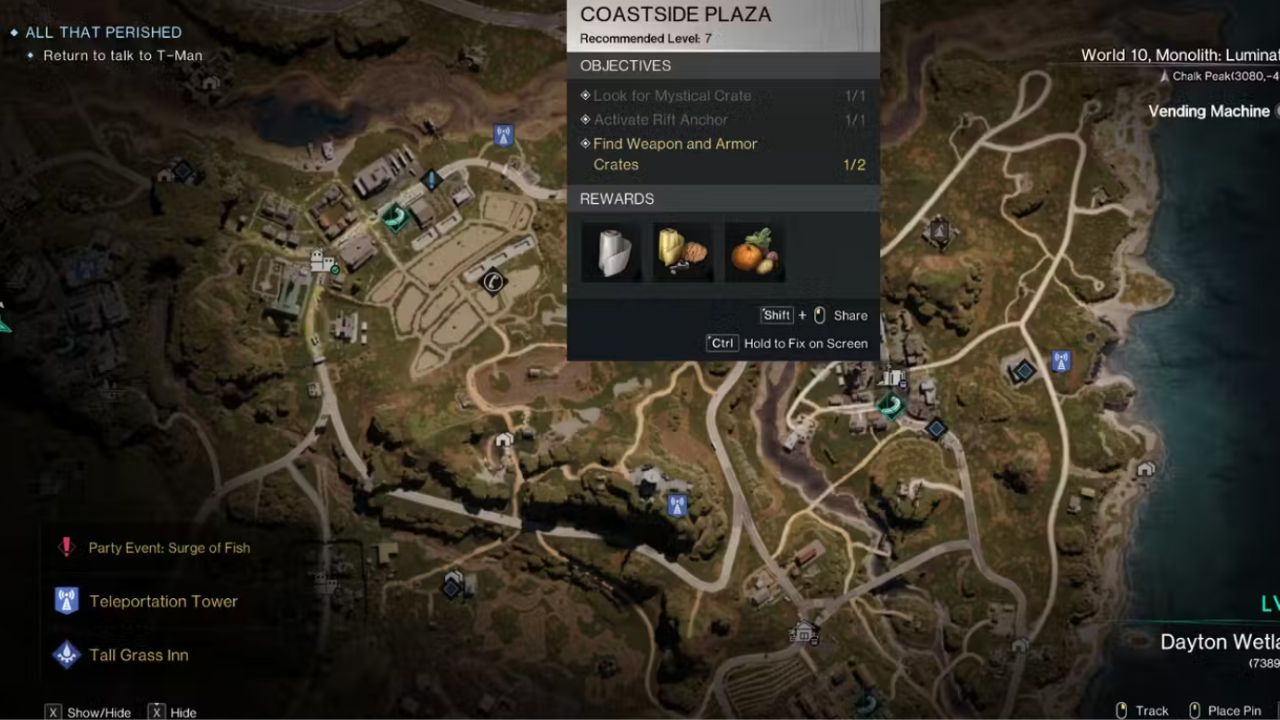Click the Teleportation Tower icon near the plaza
Image resolution: width=1280 pixels, height=720 pixels.
[x=502, y=134]
